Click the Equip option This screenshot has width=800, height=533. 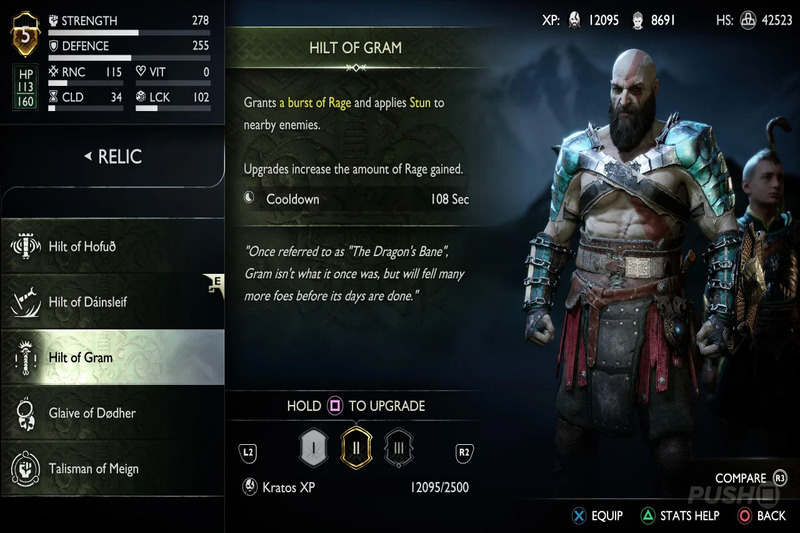click(597, 516)
